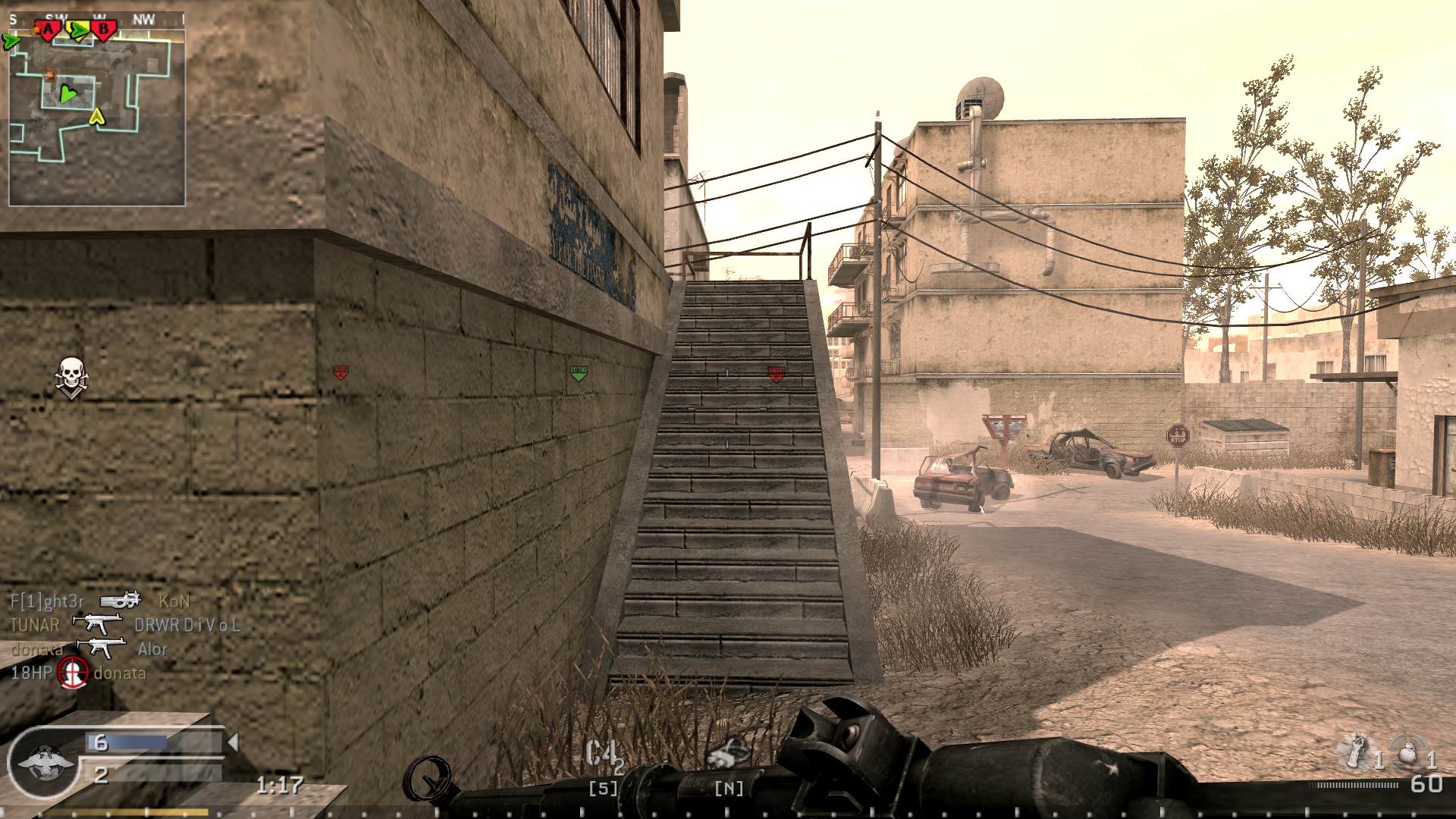Click the killed player name donata
The image size is (1456, 819).
coord(120,672)
